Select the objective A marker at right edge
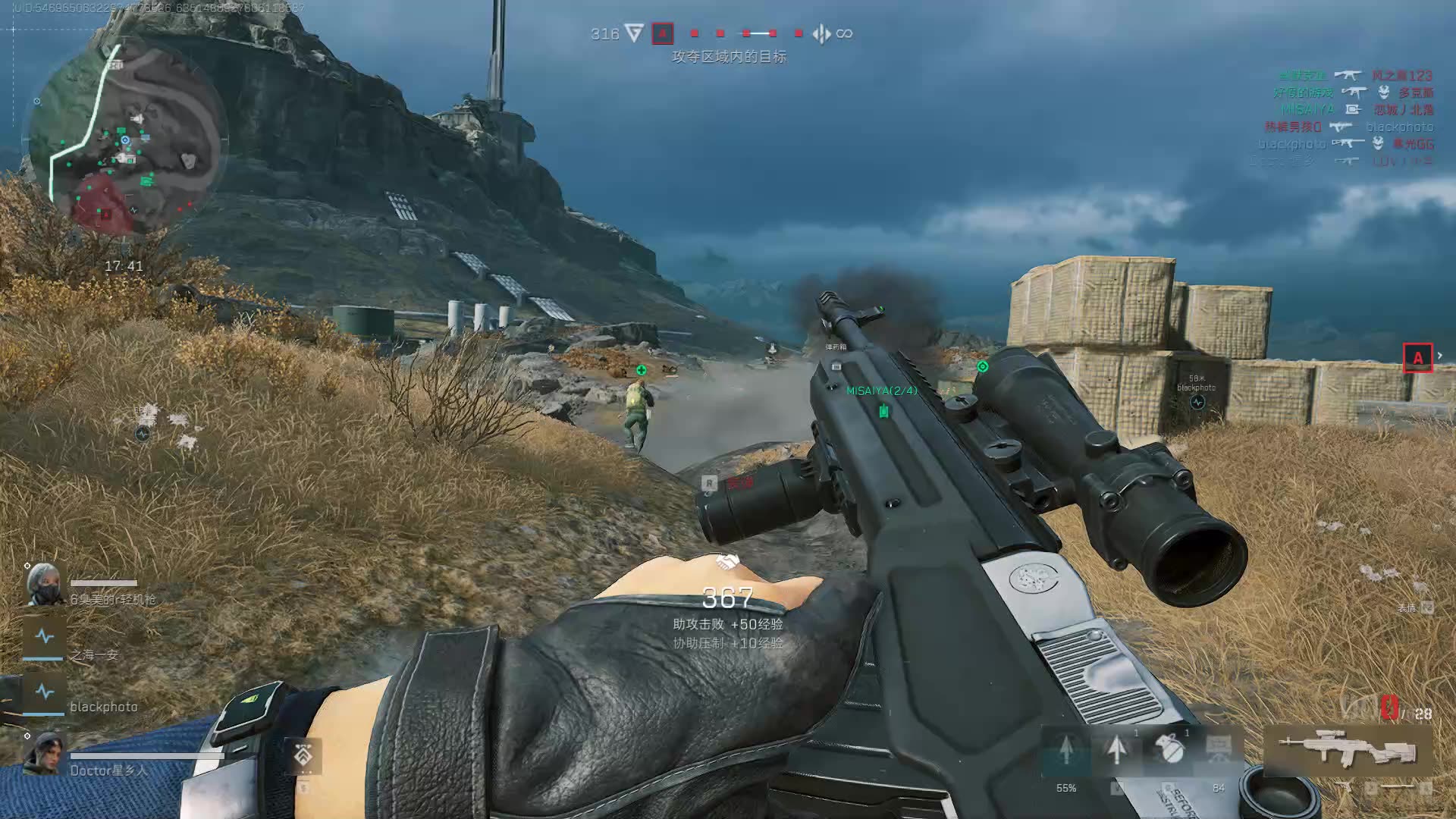Image resolution: width=1456 pixels, height=819 pixels. pos(1417,358)
